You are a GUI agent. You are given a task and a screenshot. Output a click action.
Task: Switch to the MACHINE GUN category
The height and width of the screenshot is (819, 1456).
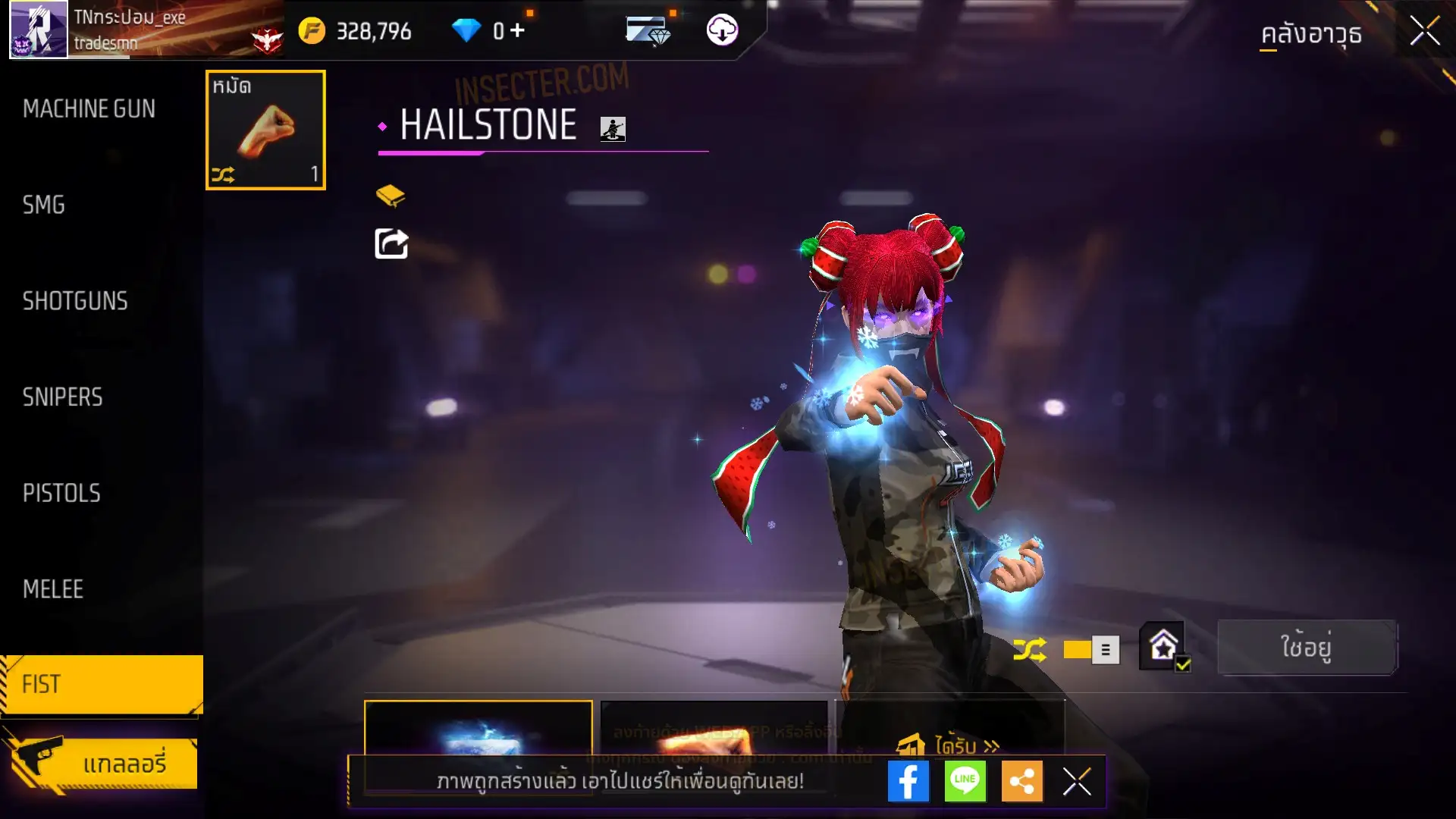[89, 109]
